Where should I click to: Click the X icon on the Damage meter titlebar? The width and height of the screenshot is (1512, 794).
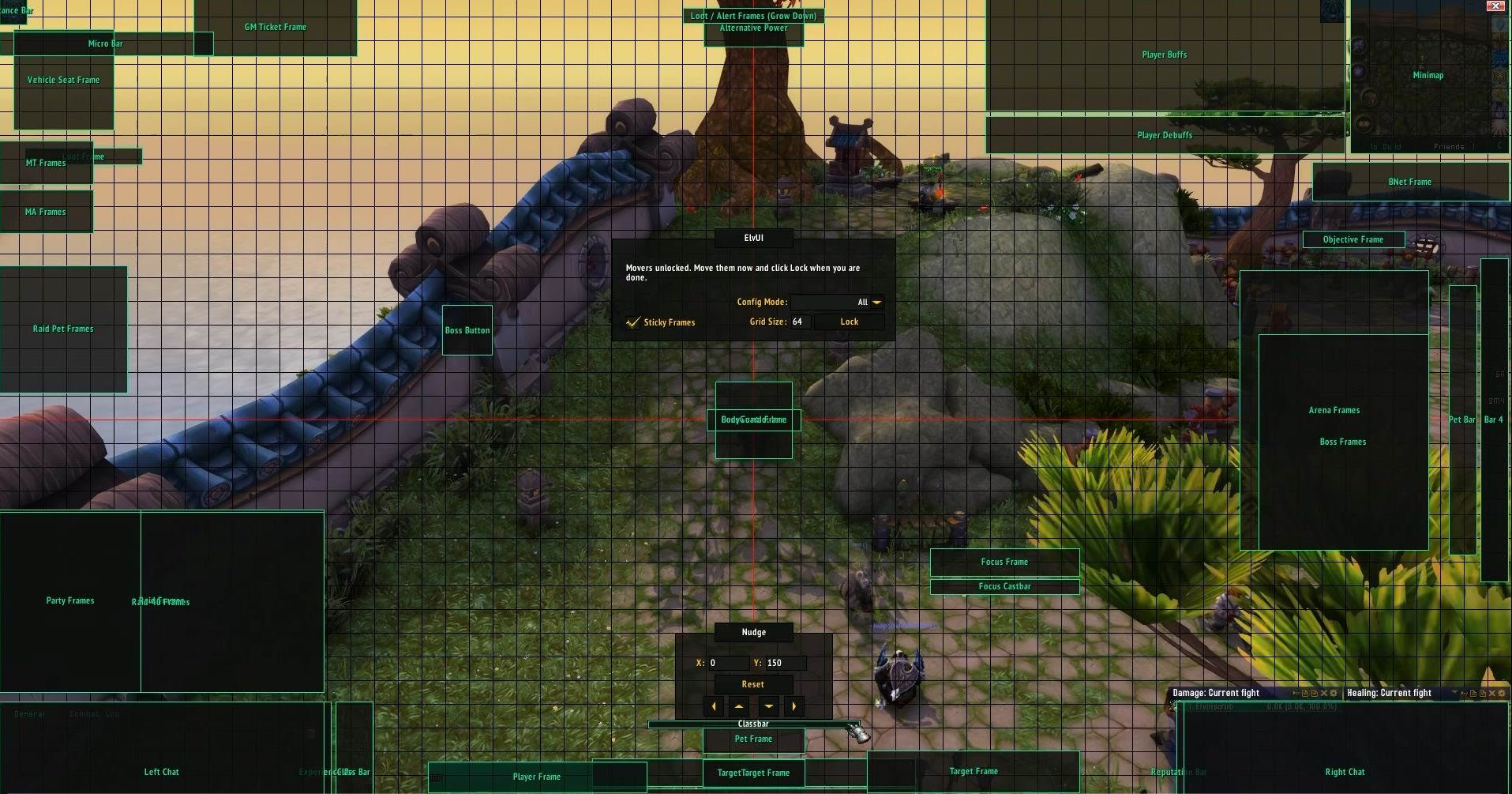pyautogui.click(x=1323, y=693)
